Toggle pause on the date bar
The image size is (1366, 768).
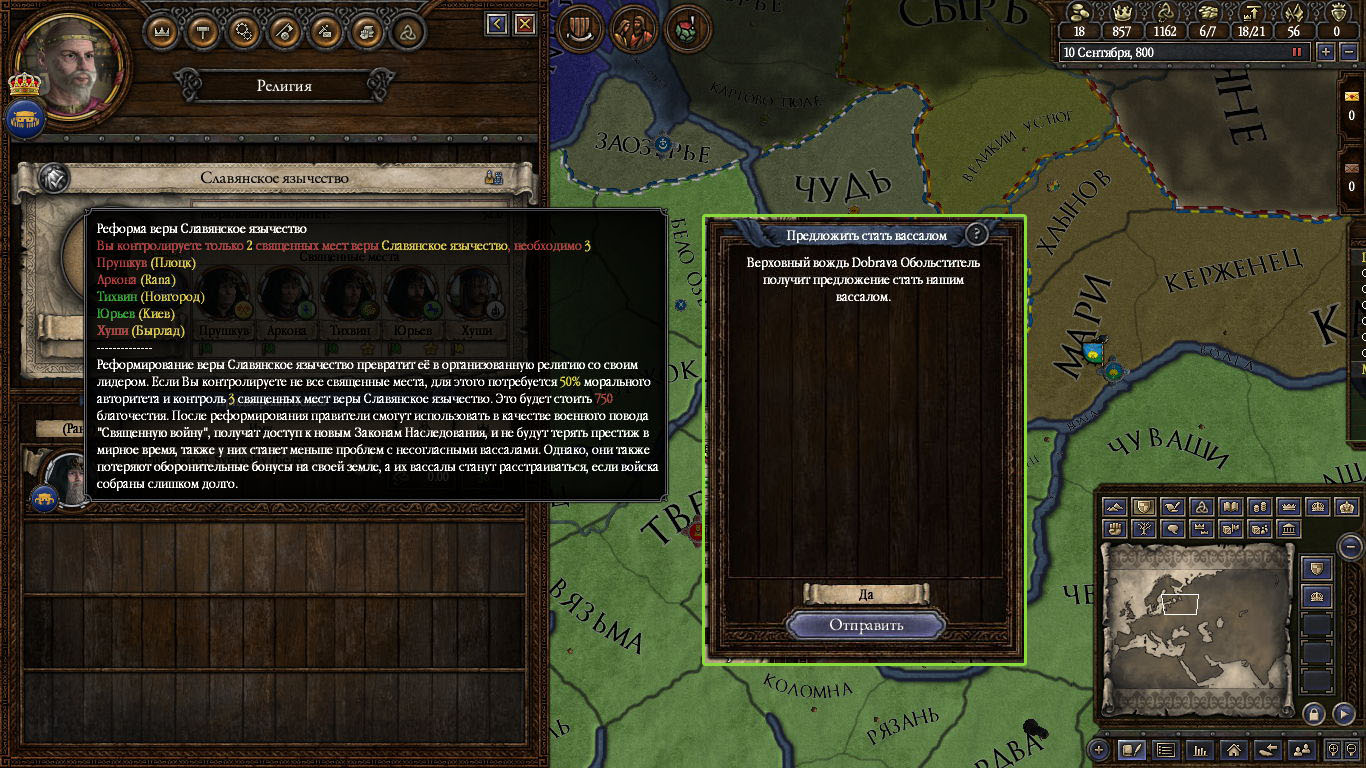(1297, 52)
